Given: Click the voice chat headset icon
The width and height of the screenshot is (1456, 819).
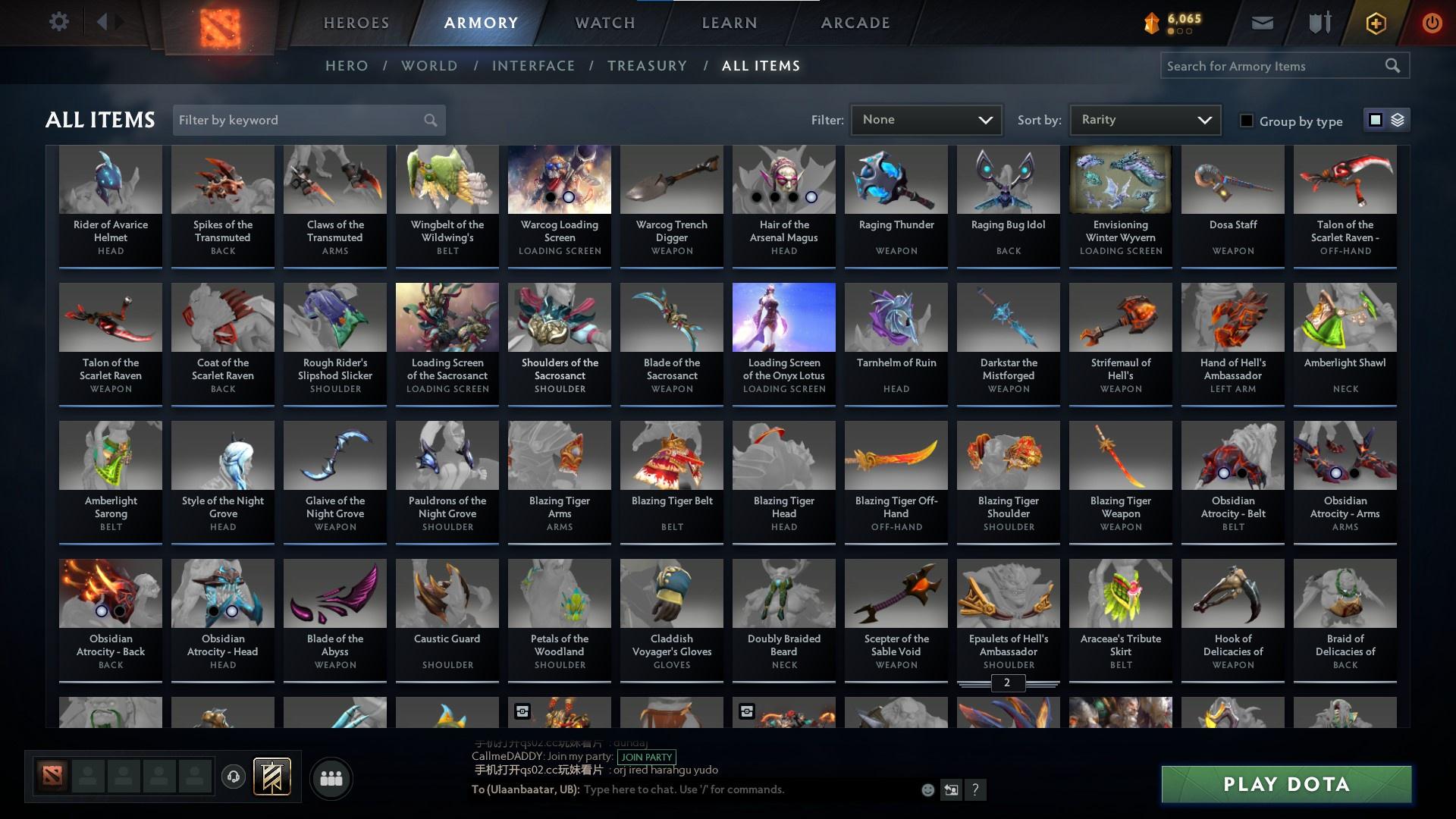Looking at the screenshot, I should tap(232, 774).
